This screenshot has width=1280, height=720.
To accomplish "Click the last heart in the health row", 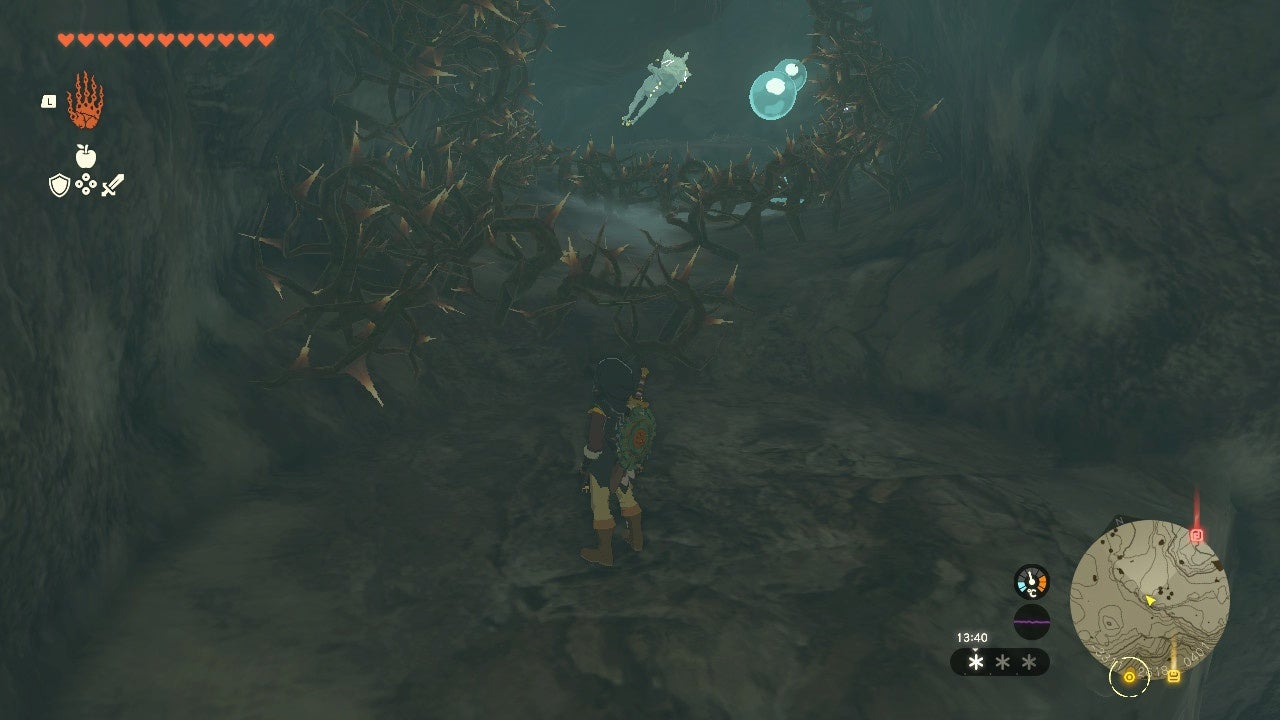I will [266, 38].
